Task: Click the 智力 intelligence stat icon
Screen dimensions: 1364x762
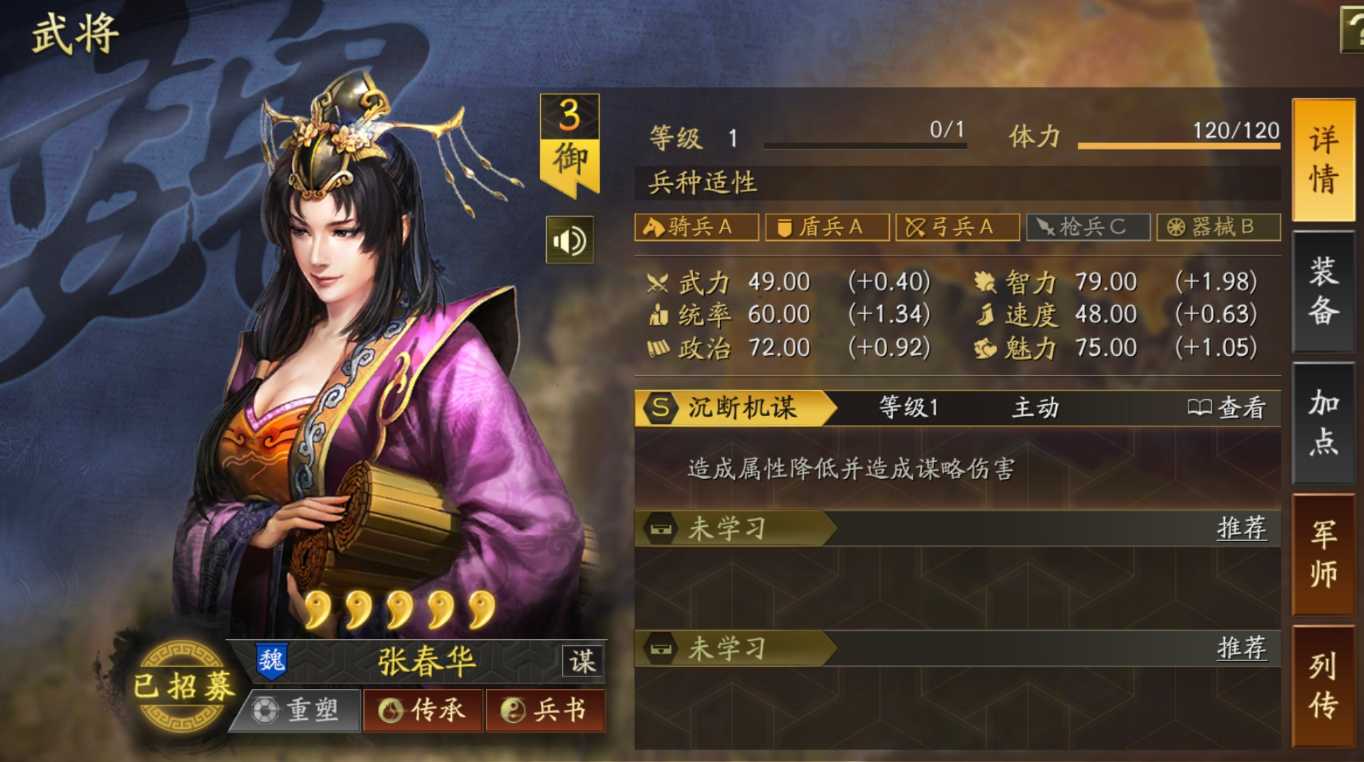Action: (988, 281)
